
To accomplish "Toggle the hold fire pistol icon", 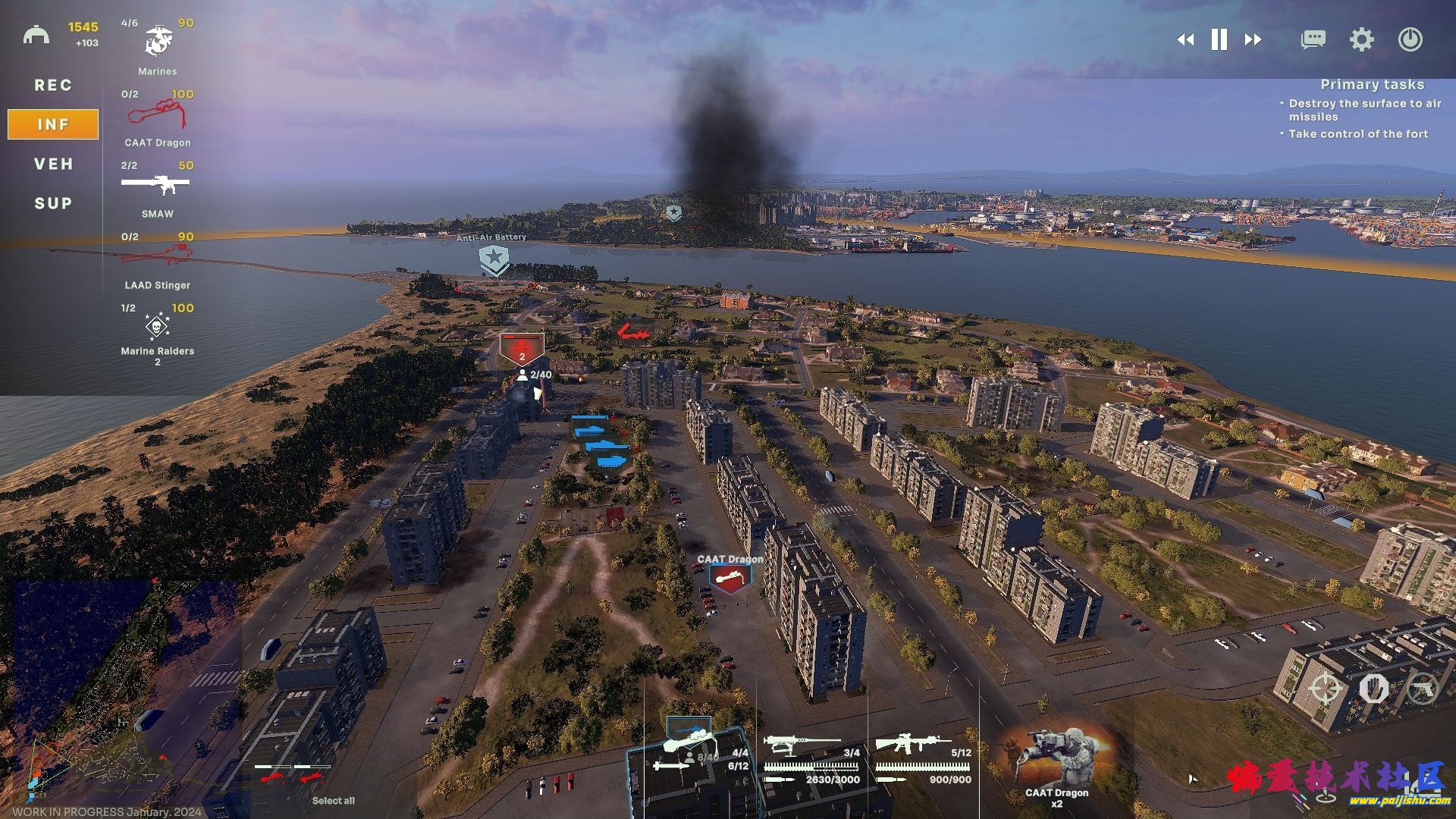I will tap(1422, 689).
